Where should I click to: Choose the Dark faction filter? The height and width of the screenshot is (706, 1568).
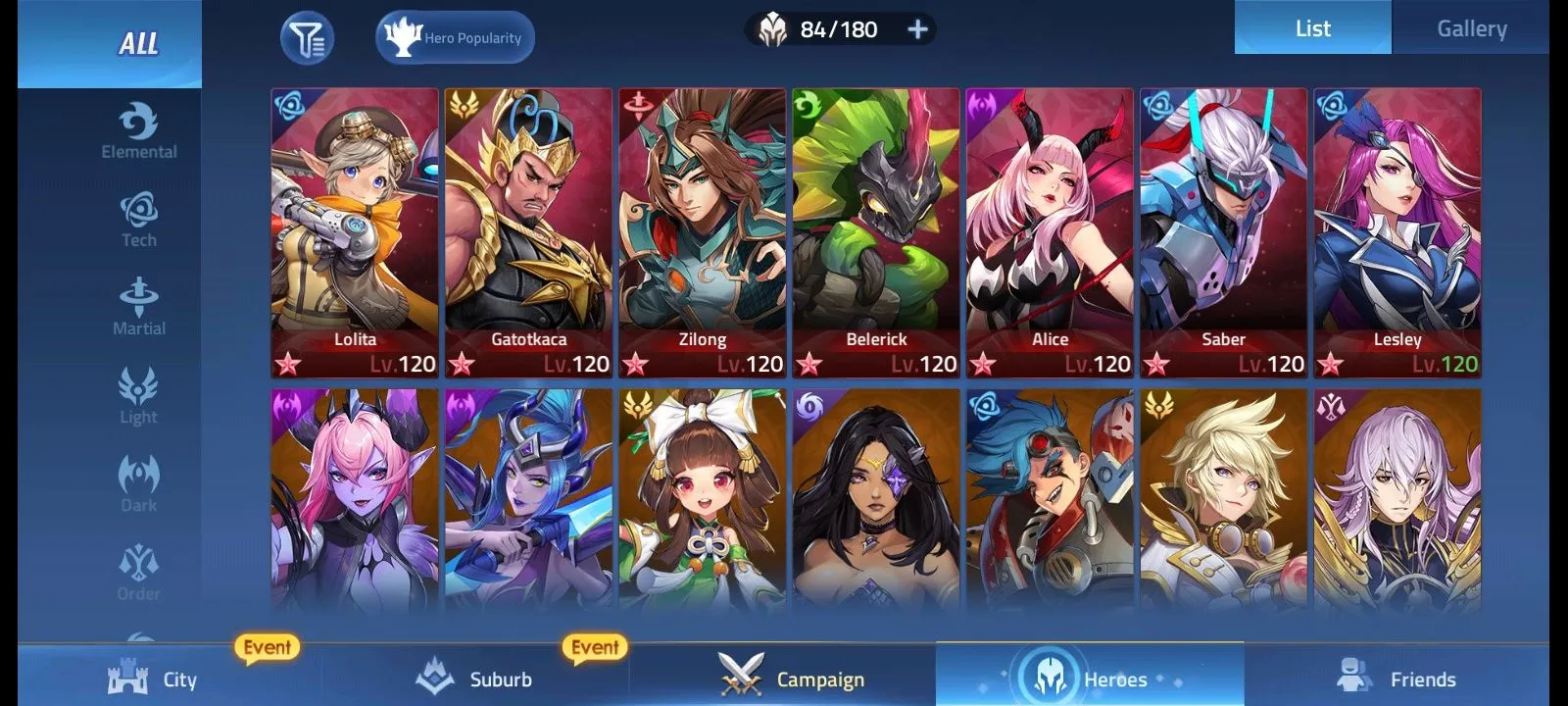pyautogui.click(x=139, y=484)
